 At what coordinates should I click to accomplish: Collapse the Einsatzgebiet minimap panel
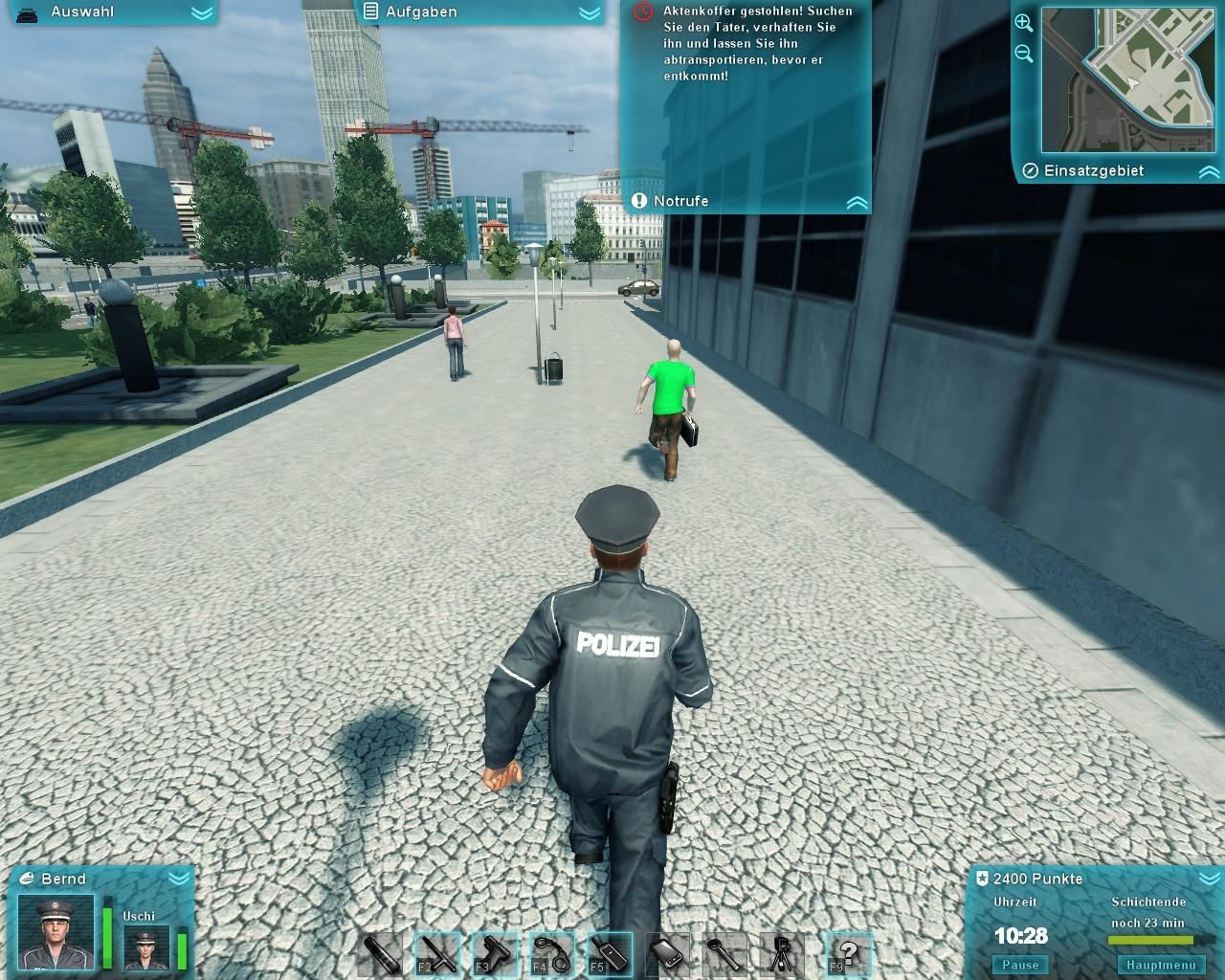[1209, 172]
